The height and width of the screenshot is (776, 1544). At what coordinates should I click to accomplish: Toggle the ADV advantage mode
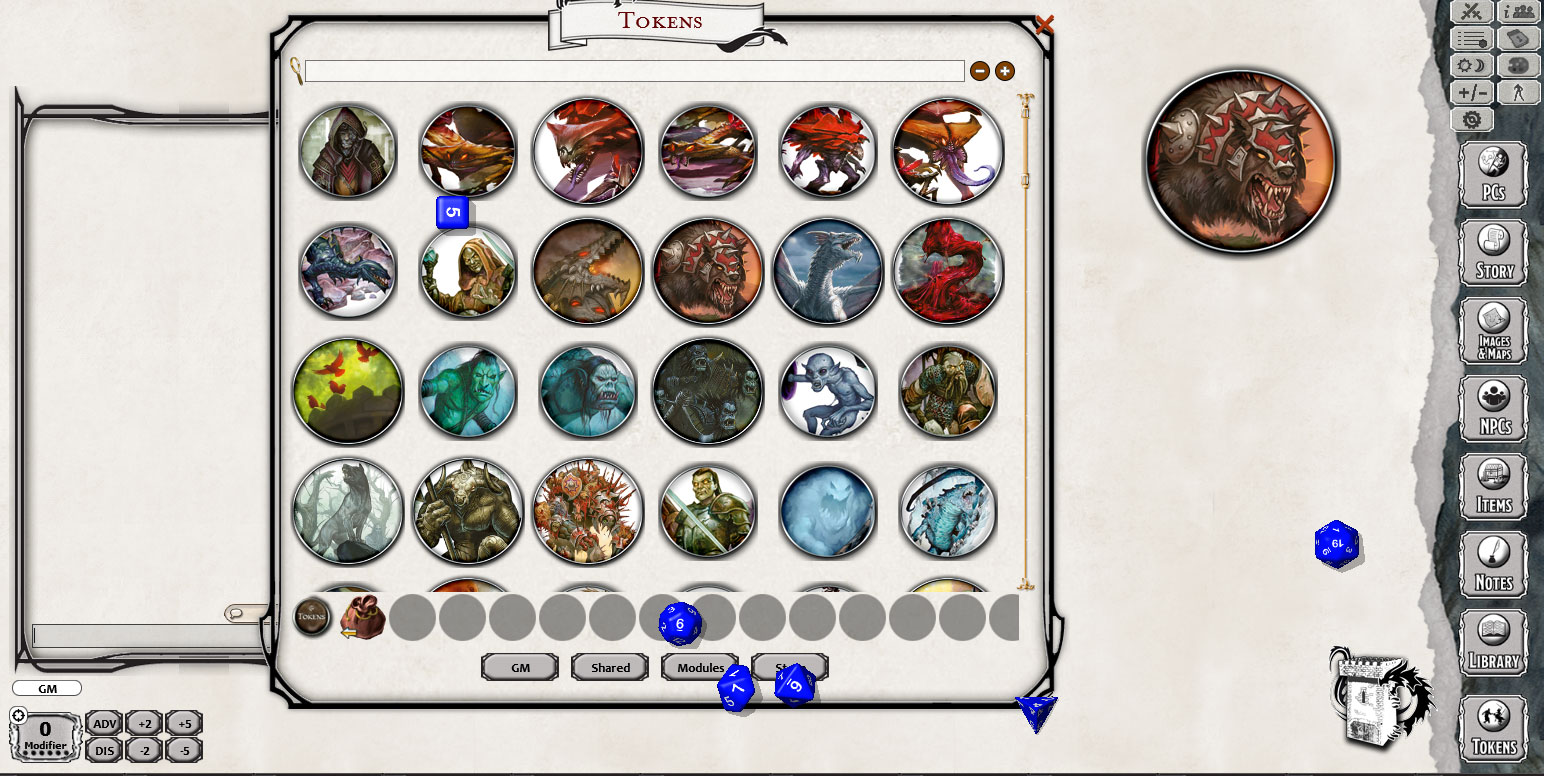pos(103,723)
